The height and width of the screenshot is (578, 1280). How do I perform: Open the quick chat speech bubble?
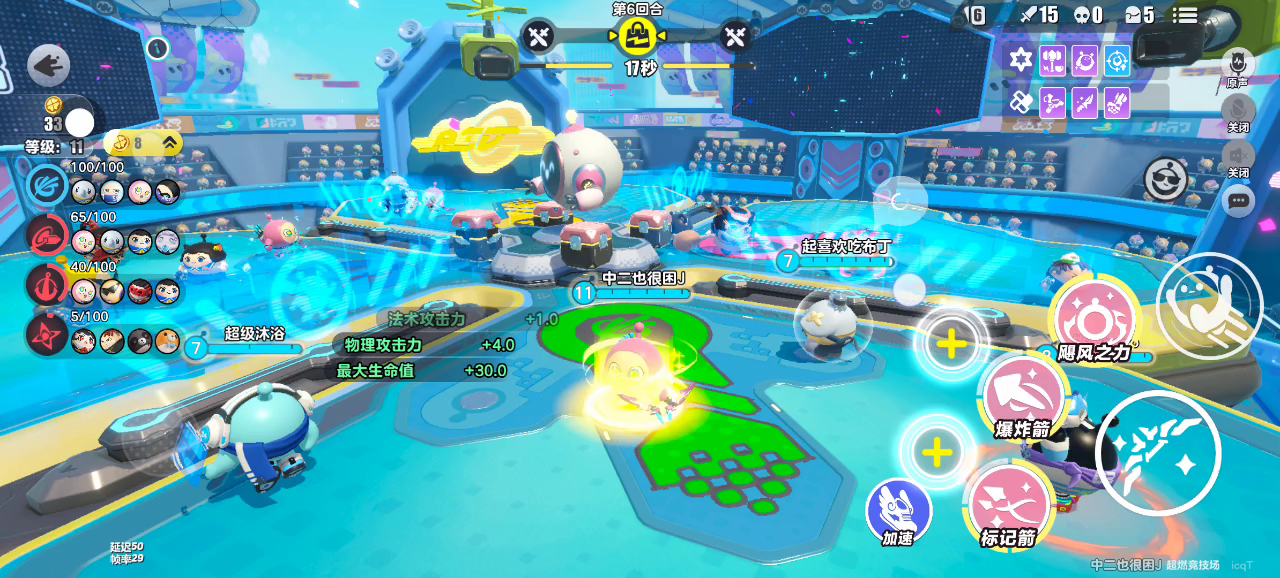pos(1239,201)
